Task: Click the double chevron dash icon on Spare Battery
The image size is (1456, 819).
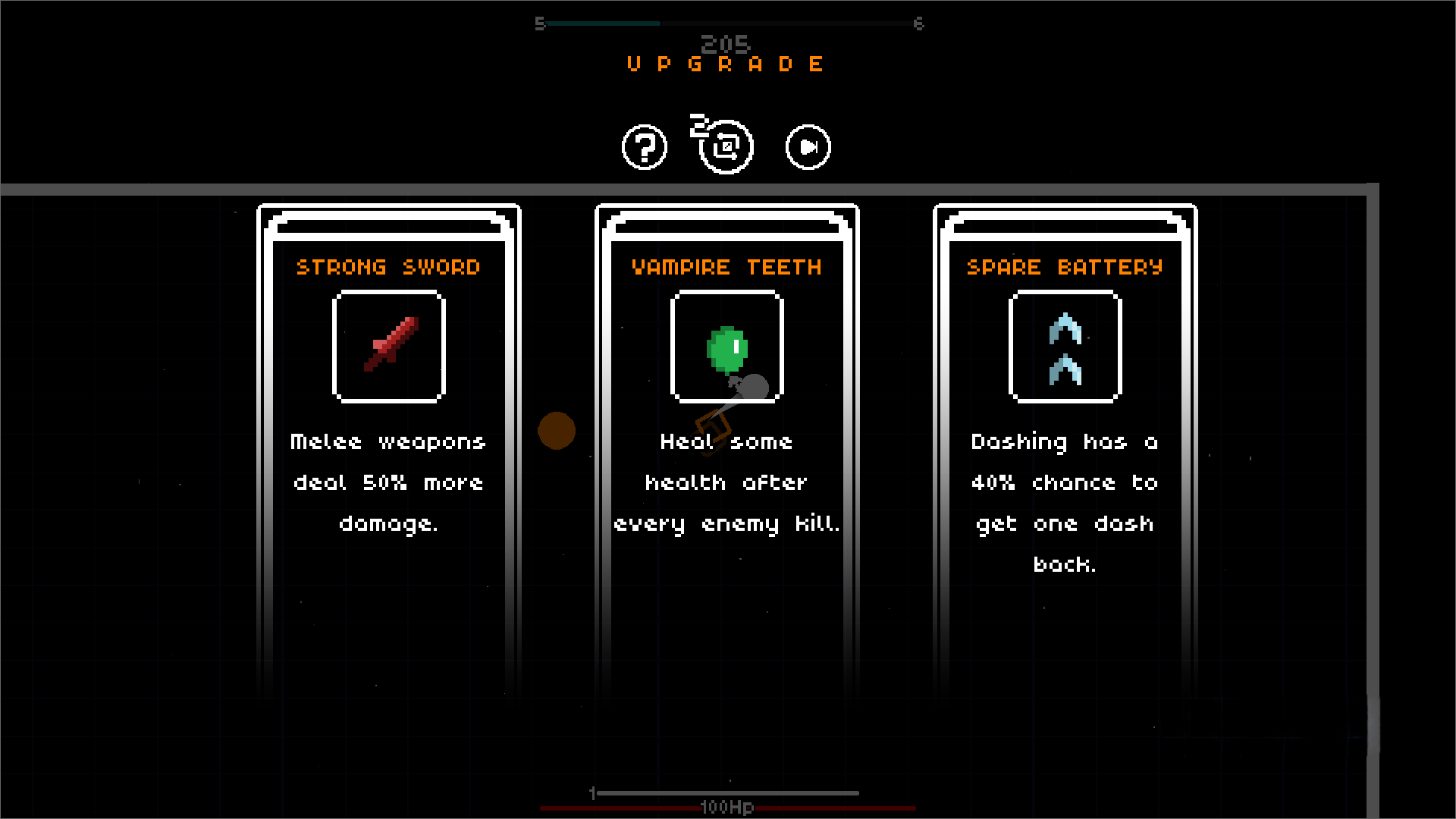Action: click(1065, 347)
